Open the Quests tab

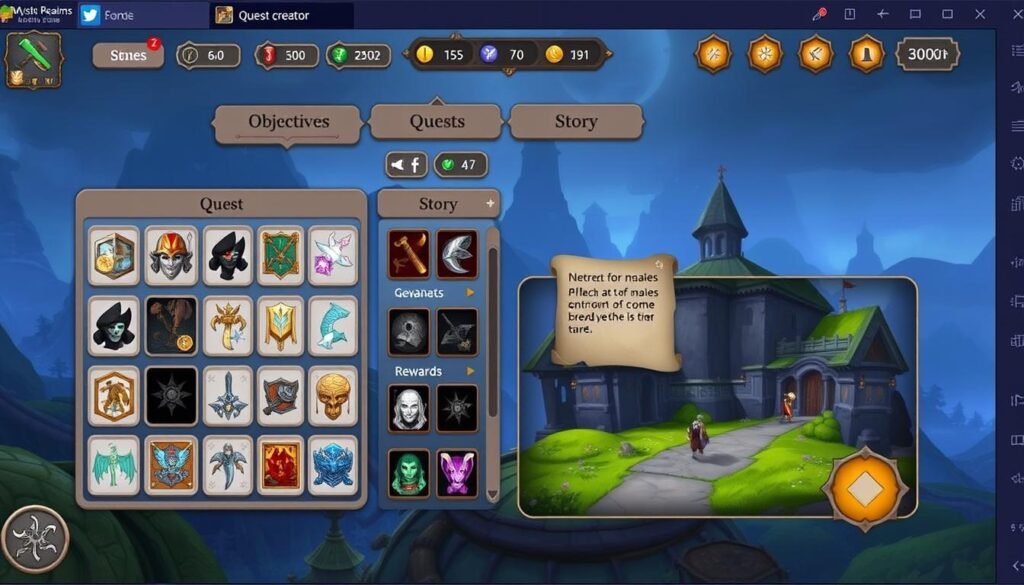click(x=437, y=122)
